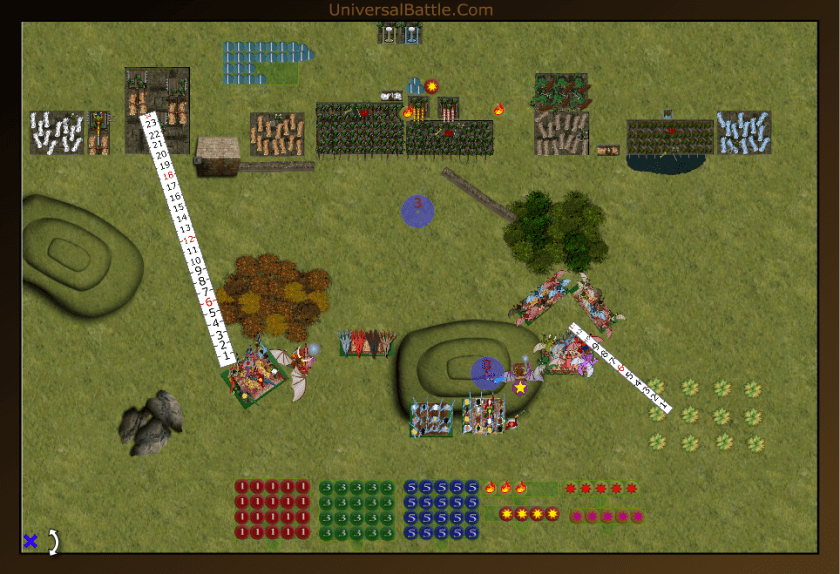Click the UniversalBattle.Com title
840x574 pixels.
point(410,10)
